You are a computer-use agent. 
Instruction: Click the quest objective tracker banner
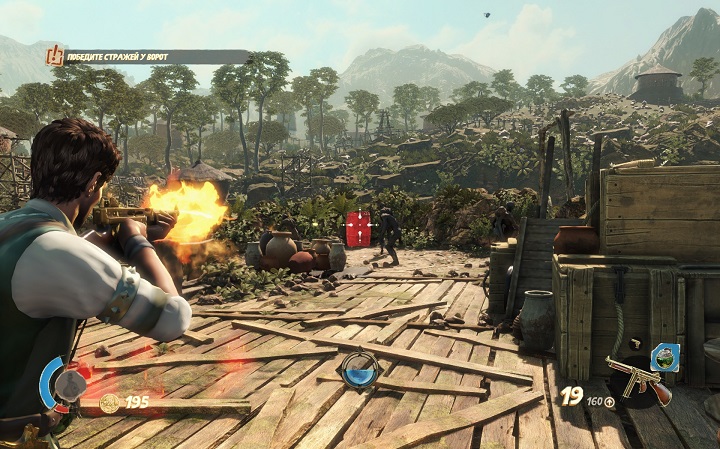pos(148,57)
